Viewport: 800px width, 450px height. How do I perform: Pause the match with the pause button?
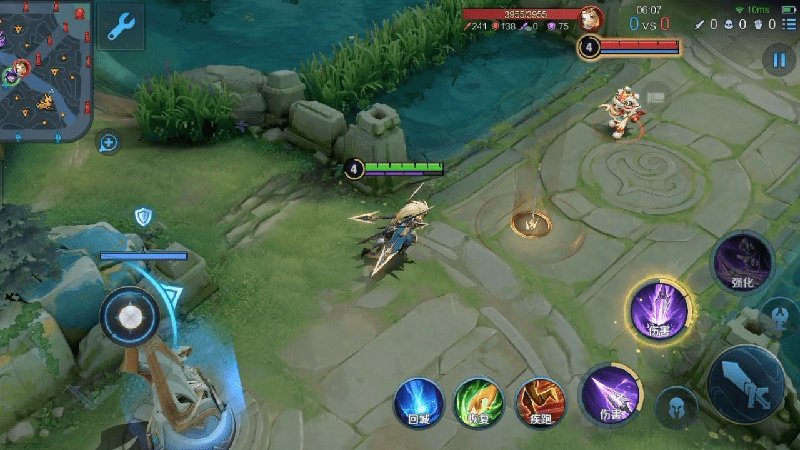pyautogui.click(x=779, y=59)
